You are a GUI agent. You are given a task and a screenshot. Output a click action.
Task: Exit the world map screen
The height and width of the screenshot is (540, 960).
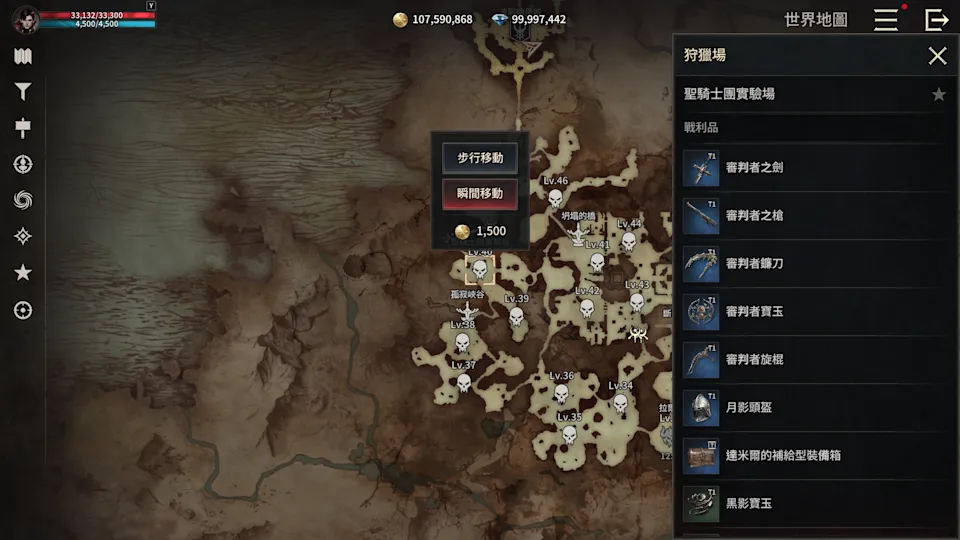(937, 19)
